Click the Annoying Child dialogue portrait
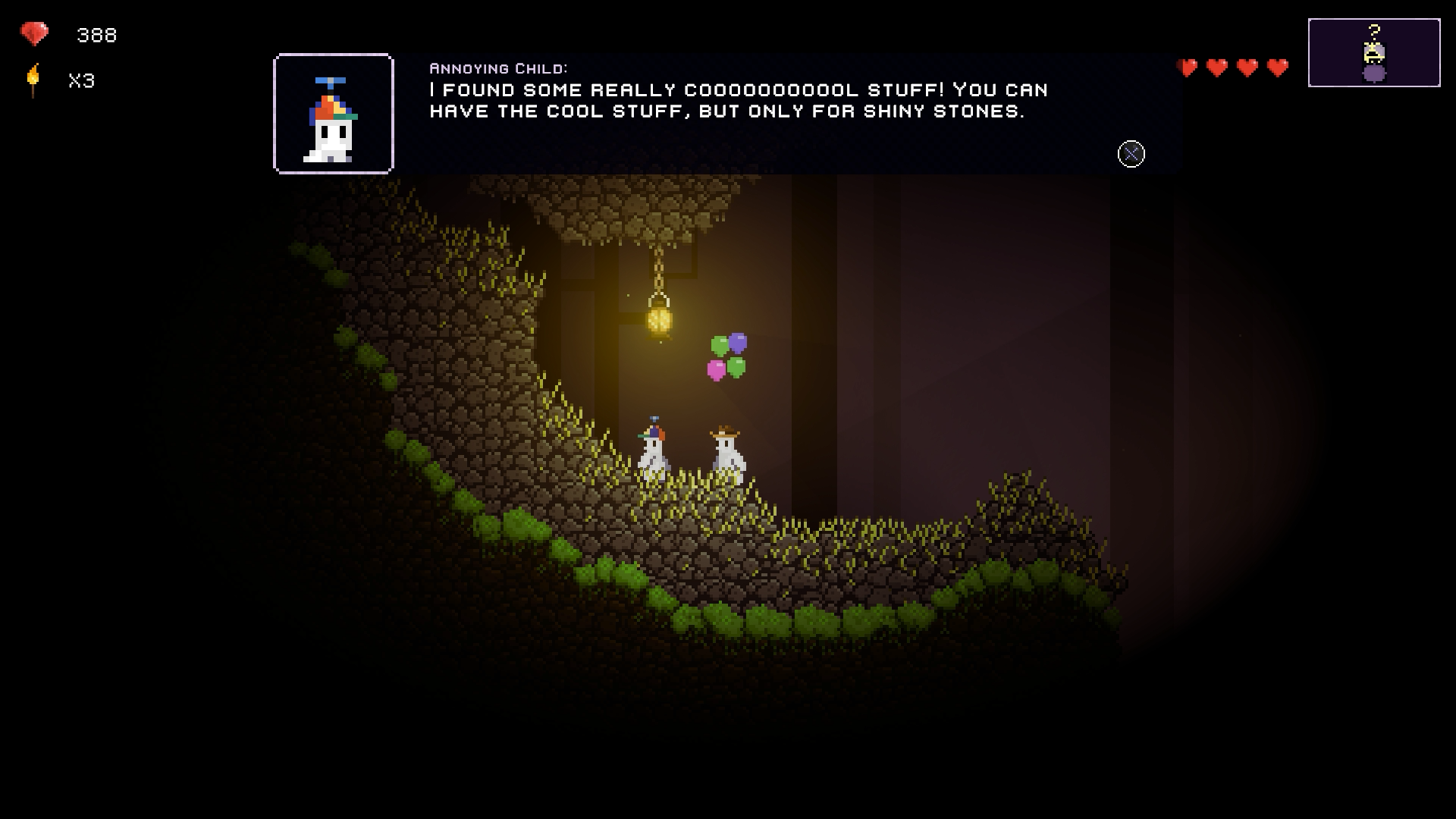 tap(334, 114)
